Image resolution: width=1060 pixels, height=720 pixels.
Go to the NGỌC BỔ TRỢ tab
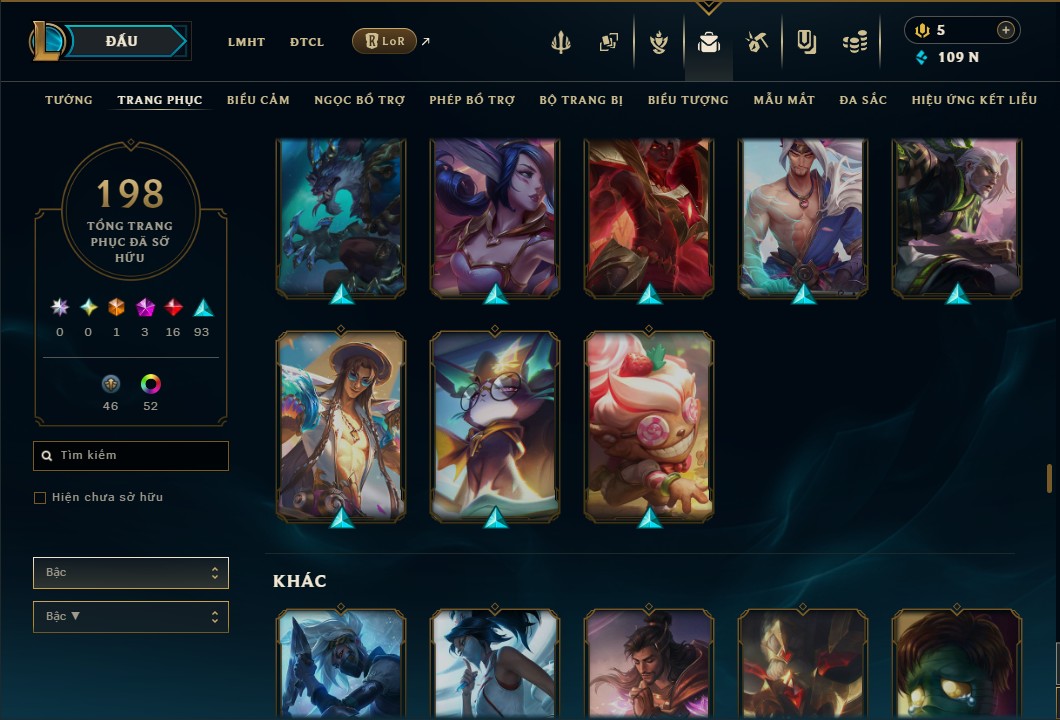359,100
